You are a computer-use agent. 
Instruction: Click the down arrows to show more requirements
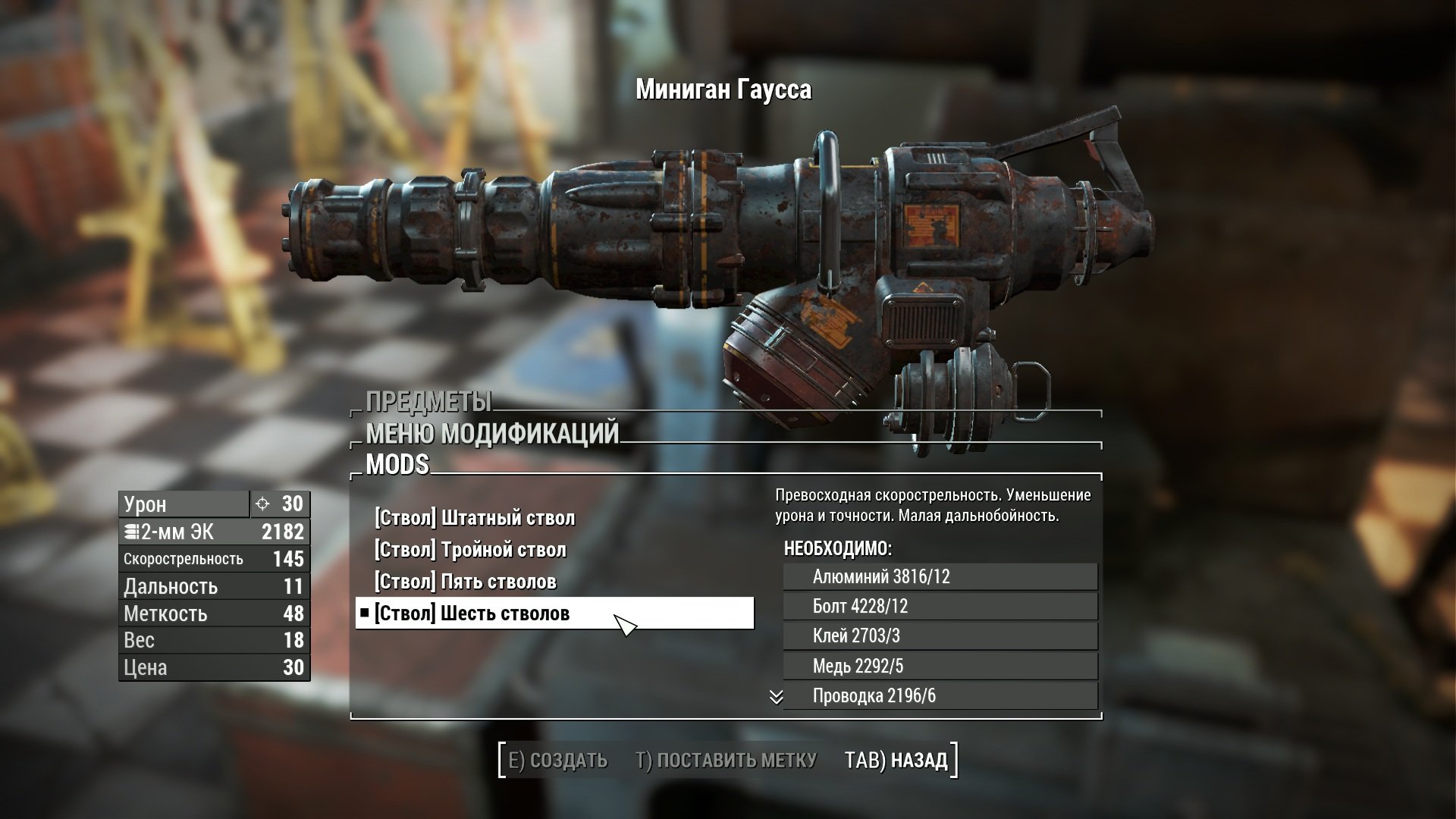pyautogui.click(x=776, y=697)
